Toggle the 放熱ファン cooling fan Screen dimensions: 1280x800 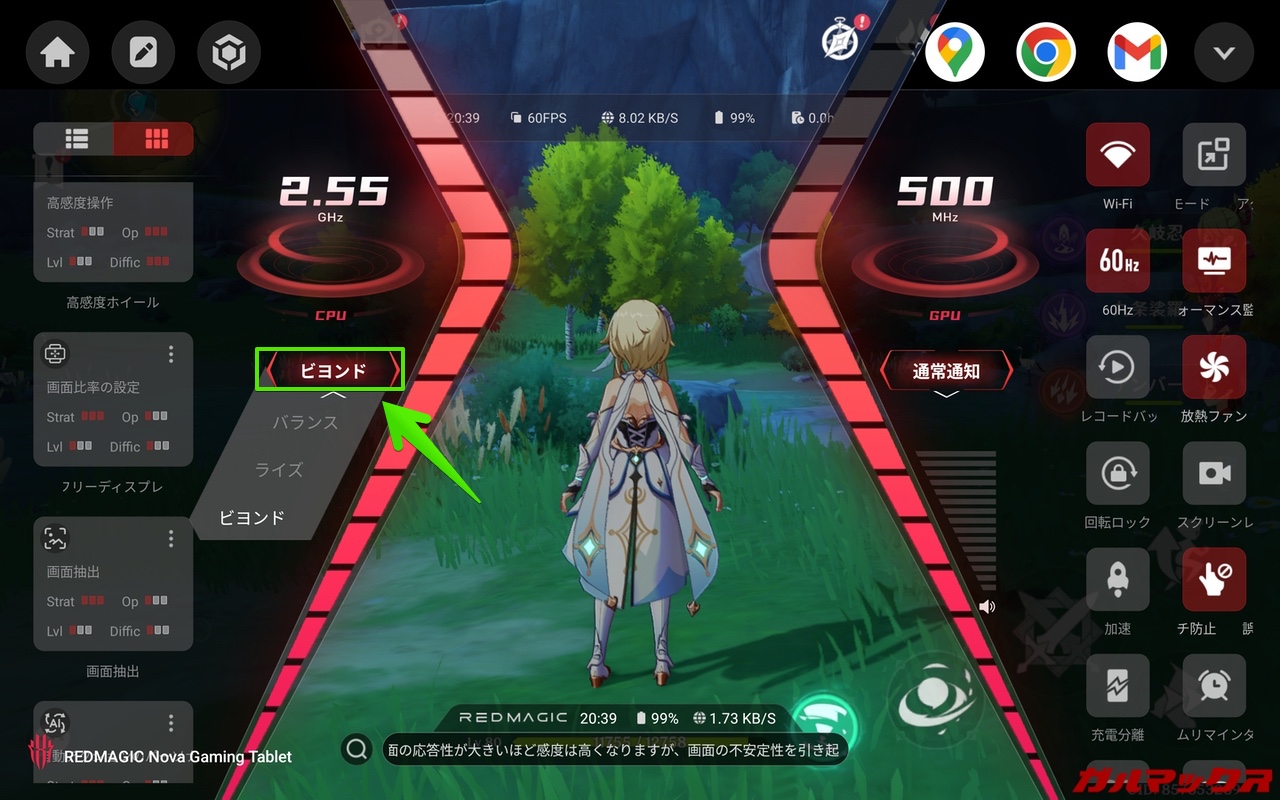point(1213,367)
